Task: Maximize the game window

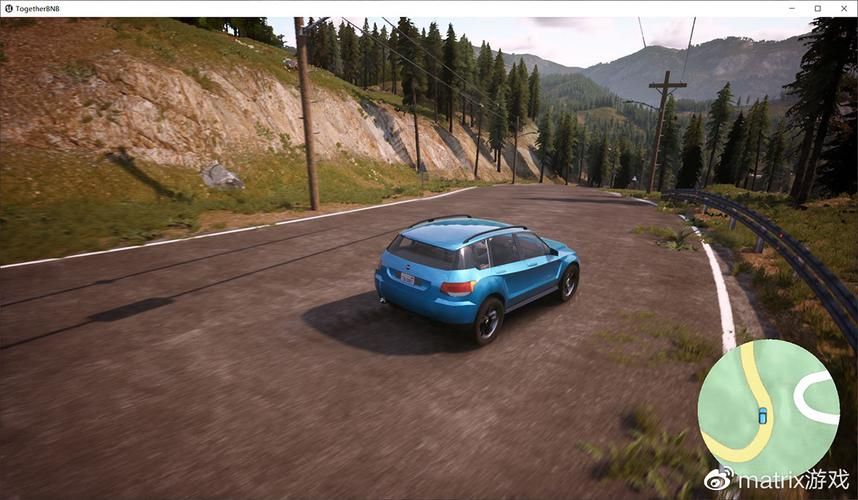Action: click(x=817, y=8)
